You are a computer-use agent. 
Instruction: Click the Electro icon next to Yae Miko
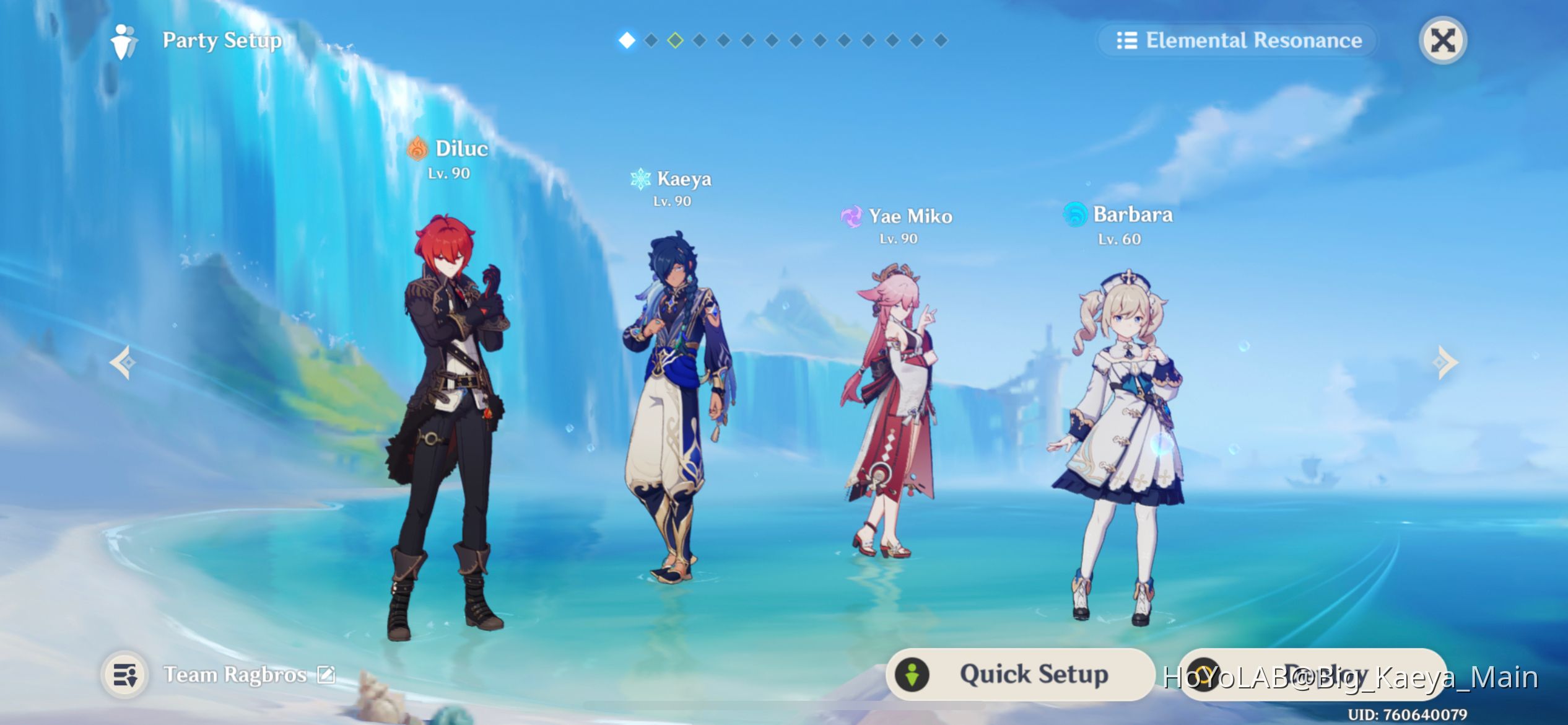[x=853, y=217]
